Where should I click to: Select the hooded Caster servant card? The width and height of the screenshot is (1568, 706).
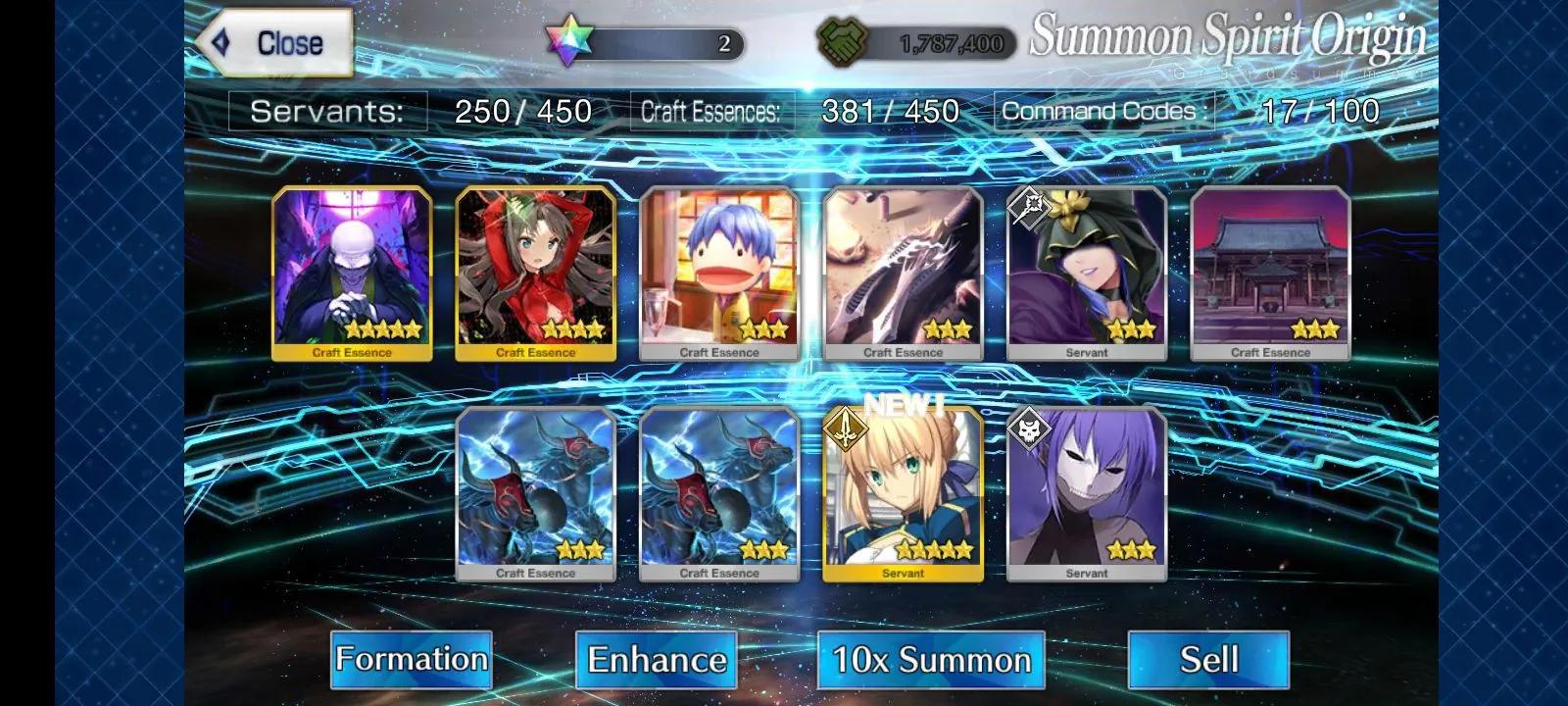pyautogui.click(x=1087, y=274)
